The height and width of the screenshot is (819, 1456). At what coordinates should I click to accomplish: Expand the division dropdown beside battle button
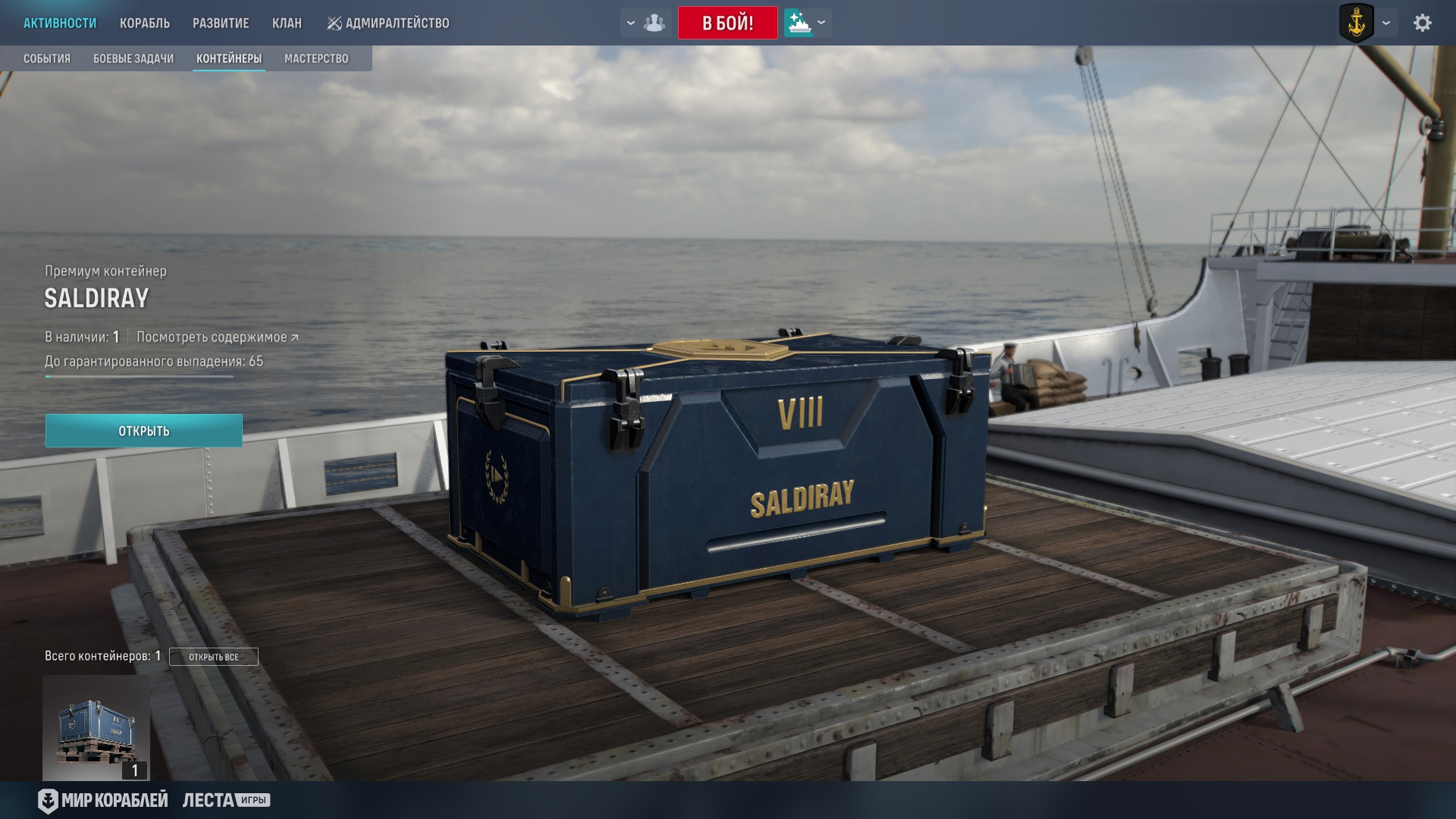(645, 24)
